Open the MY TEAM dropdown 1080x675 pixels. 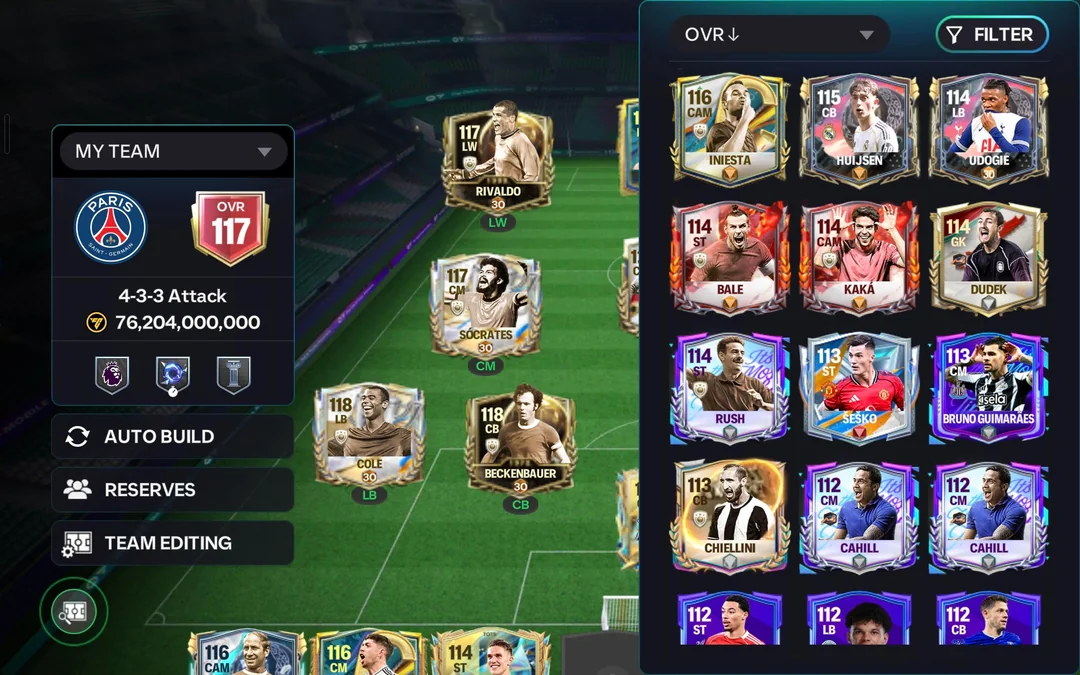click(172, 152)
